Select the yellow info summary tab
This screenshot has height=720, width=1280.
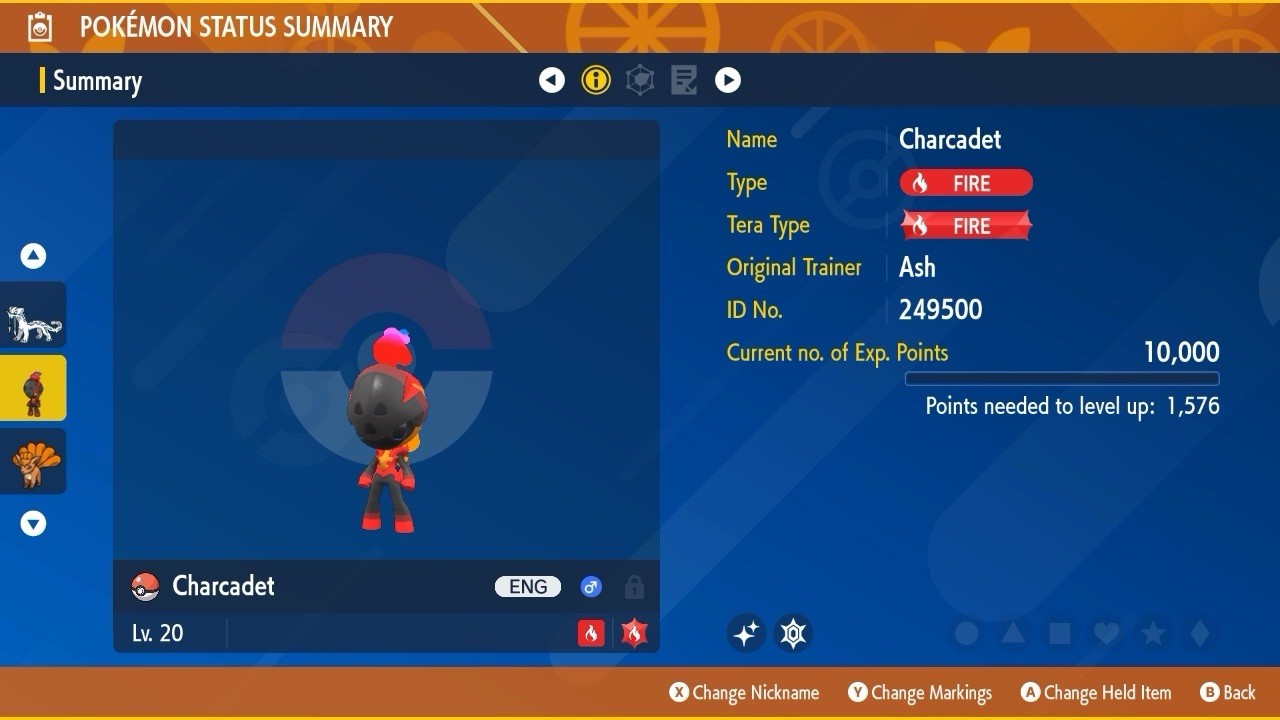click(x=596, y=80)
